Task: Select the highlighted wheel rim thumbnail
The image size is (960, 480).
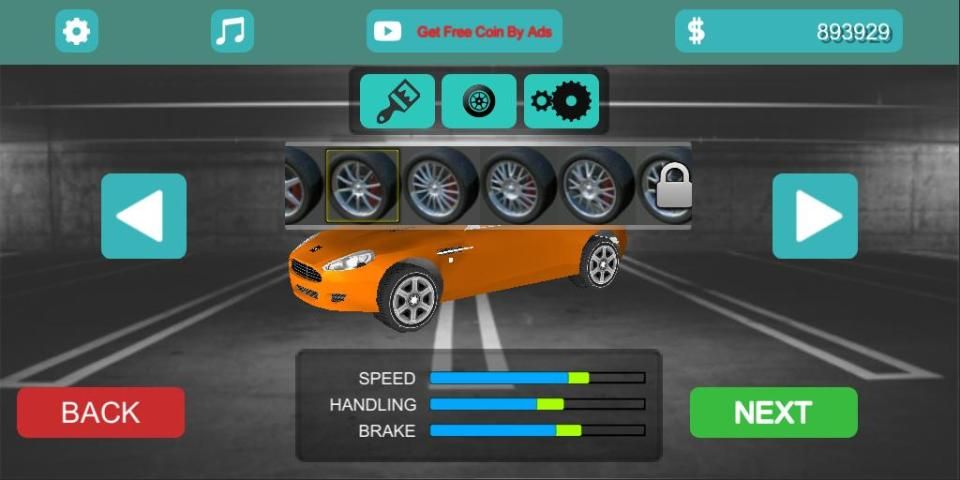Action: [362, 186]
